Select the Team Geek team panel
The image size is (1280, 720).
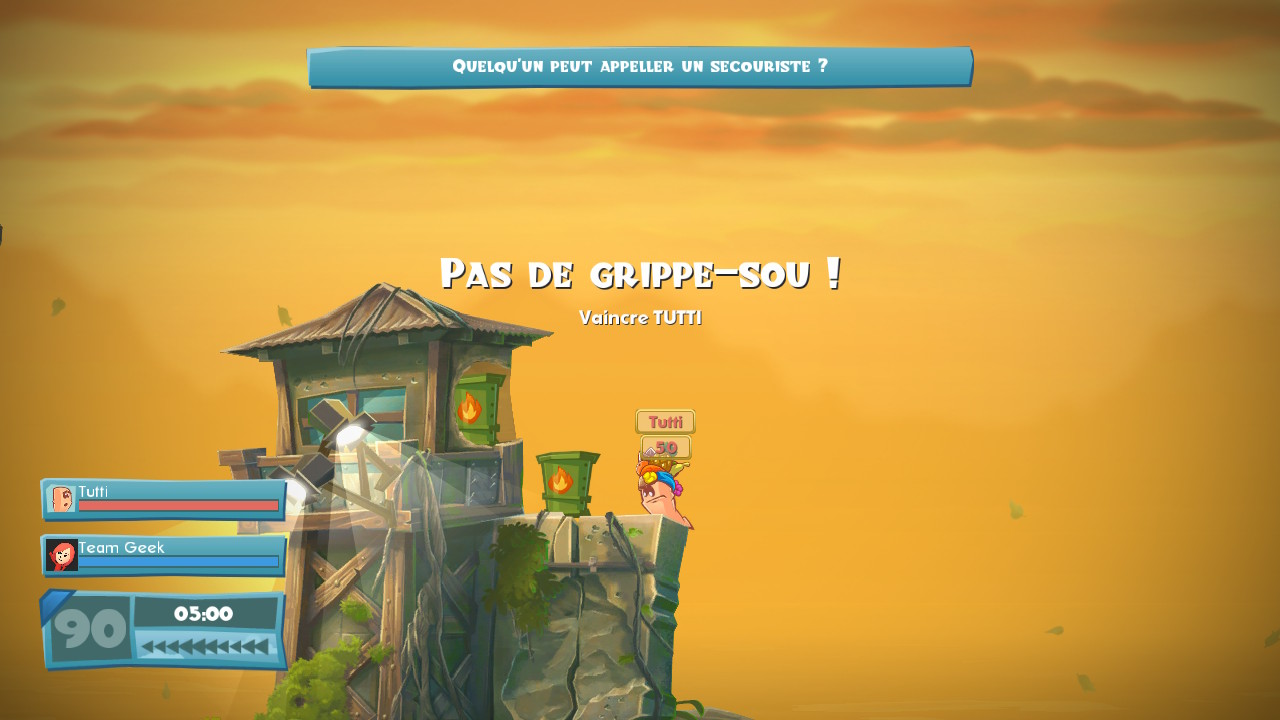(x=164, y=555)
